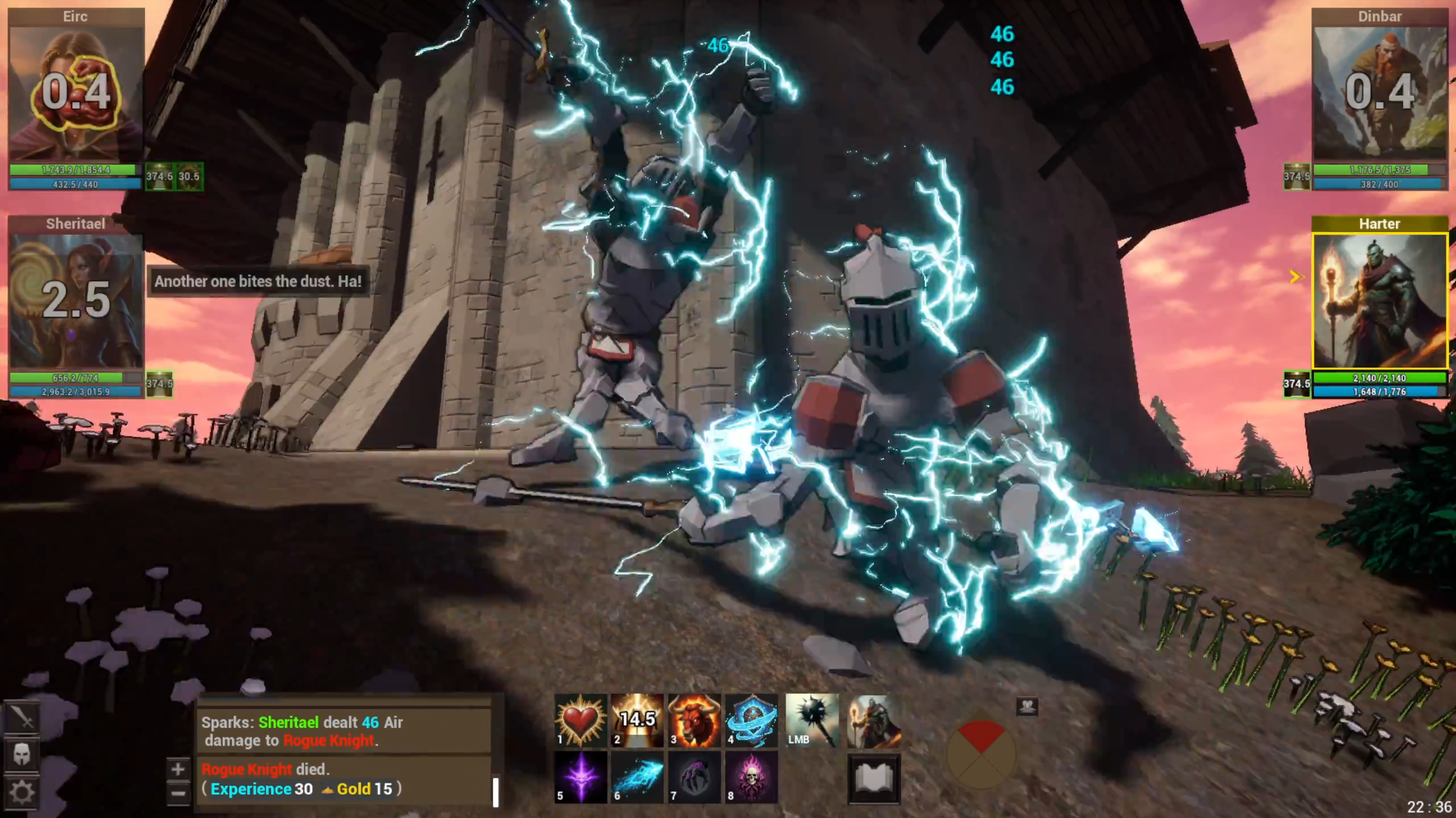This screenshot has height=818, width=1456.
Task: Use the dark claw ability in slot 7
Action: (x=695, y=778)
